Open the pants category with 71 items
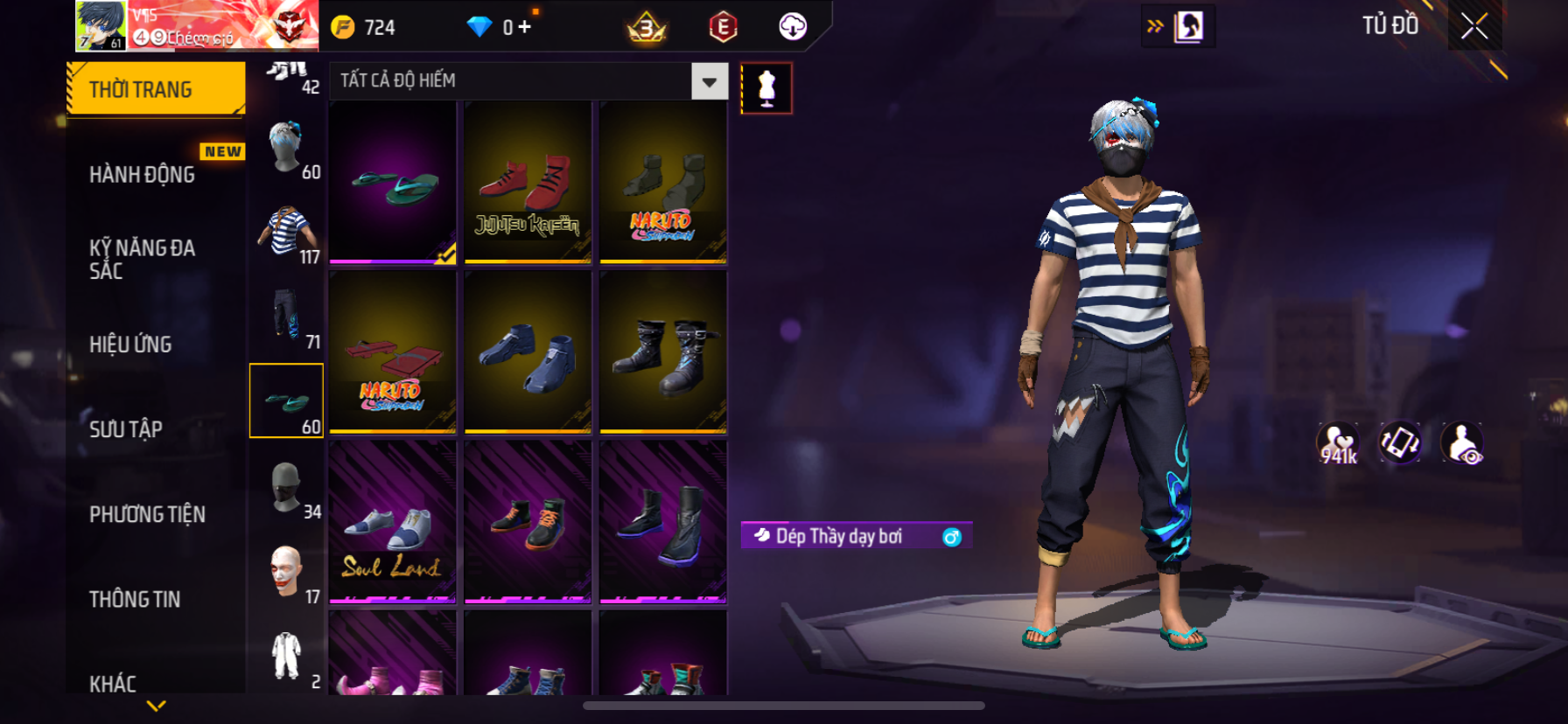This screenshot has width=1568, height=724. pos(286,316)
